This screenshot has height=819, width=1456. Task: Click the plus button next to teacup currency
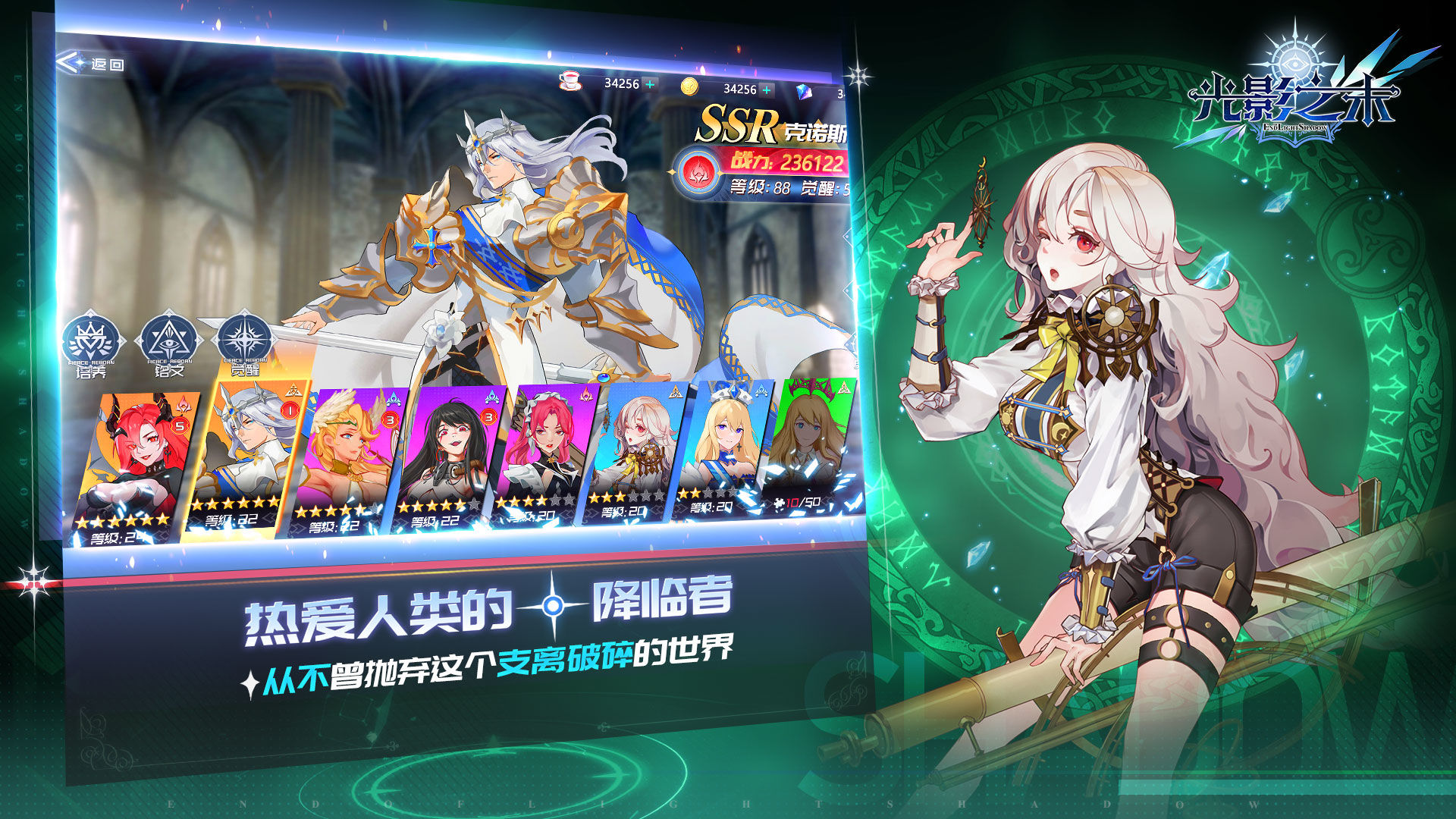coord(650,83)
